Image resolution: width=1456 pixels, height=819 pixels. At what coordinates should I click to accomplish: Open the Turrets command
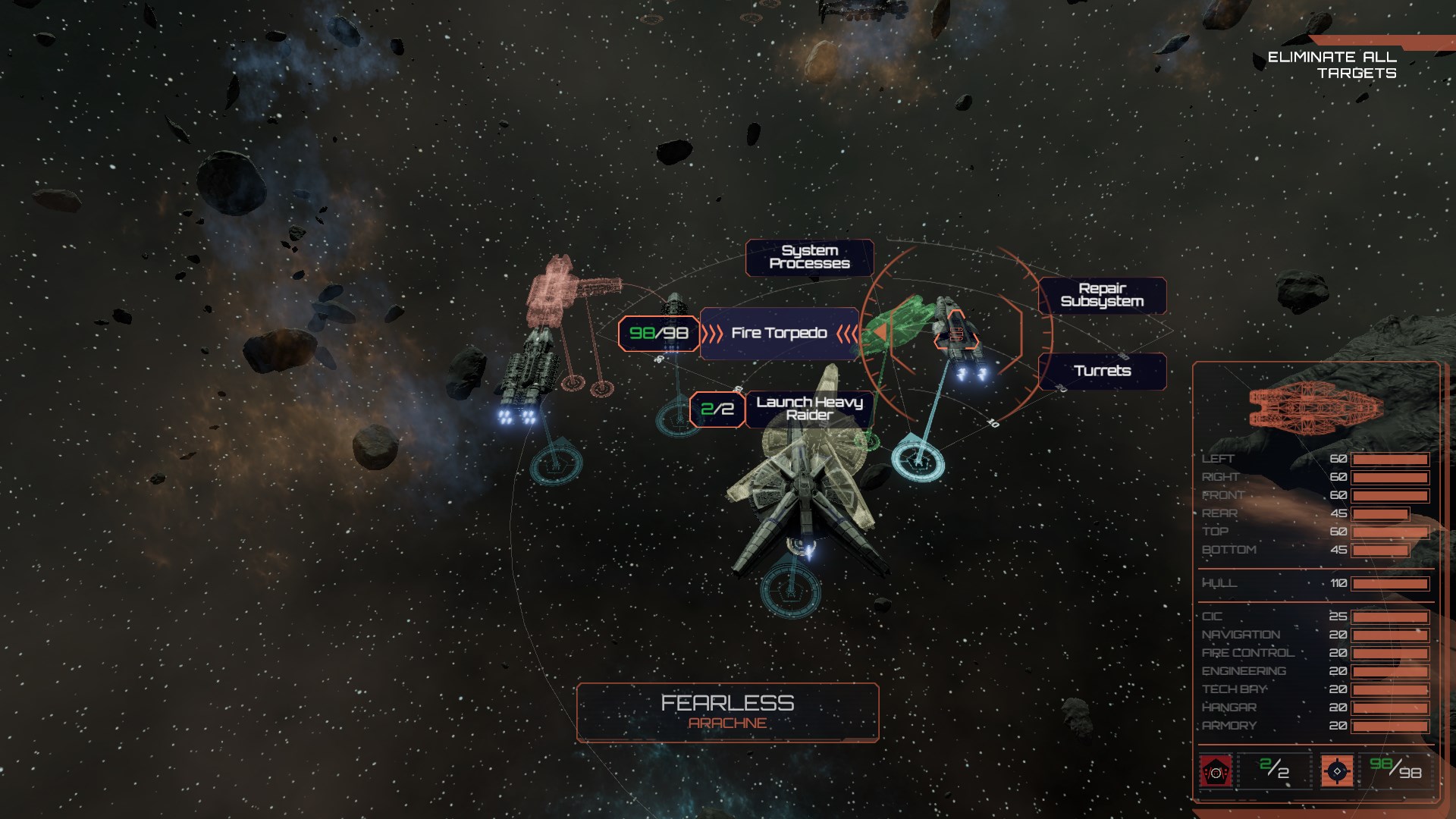coord(1102,371)
